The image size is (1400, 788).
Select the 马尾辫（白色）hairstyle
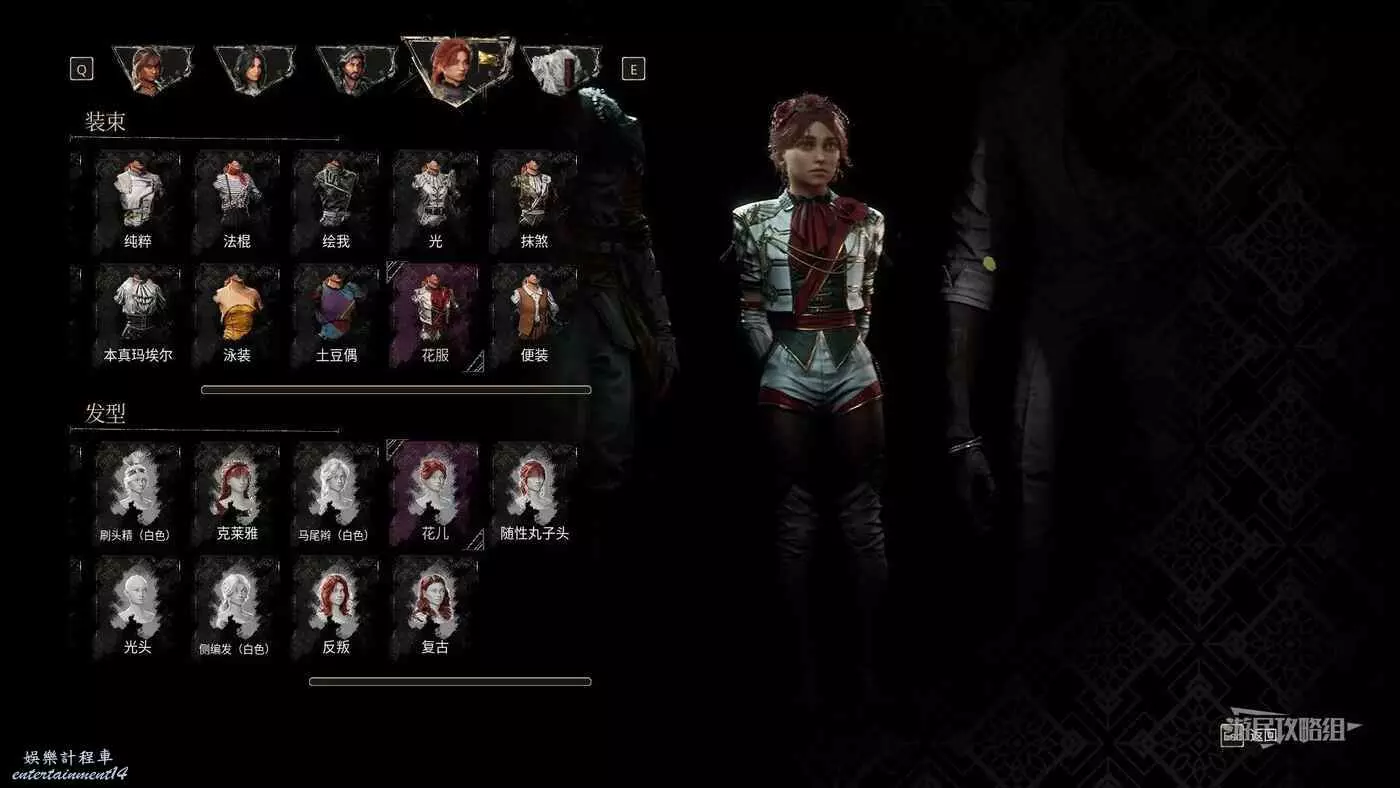pos(336,493)
